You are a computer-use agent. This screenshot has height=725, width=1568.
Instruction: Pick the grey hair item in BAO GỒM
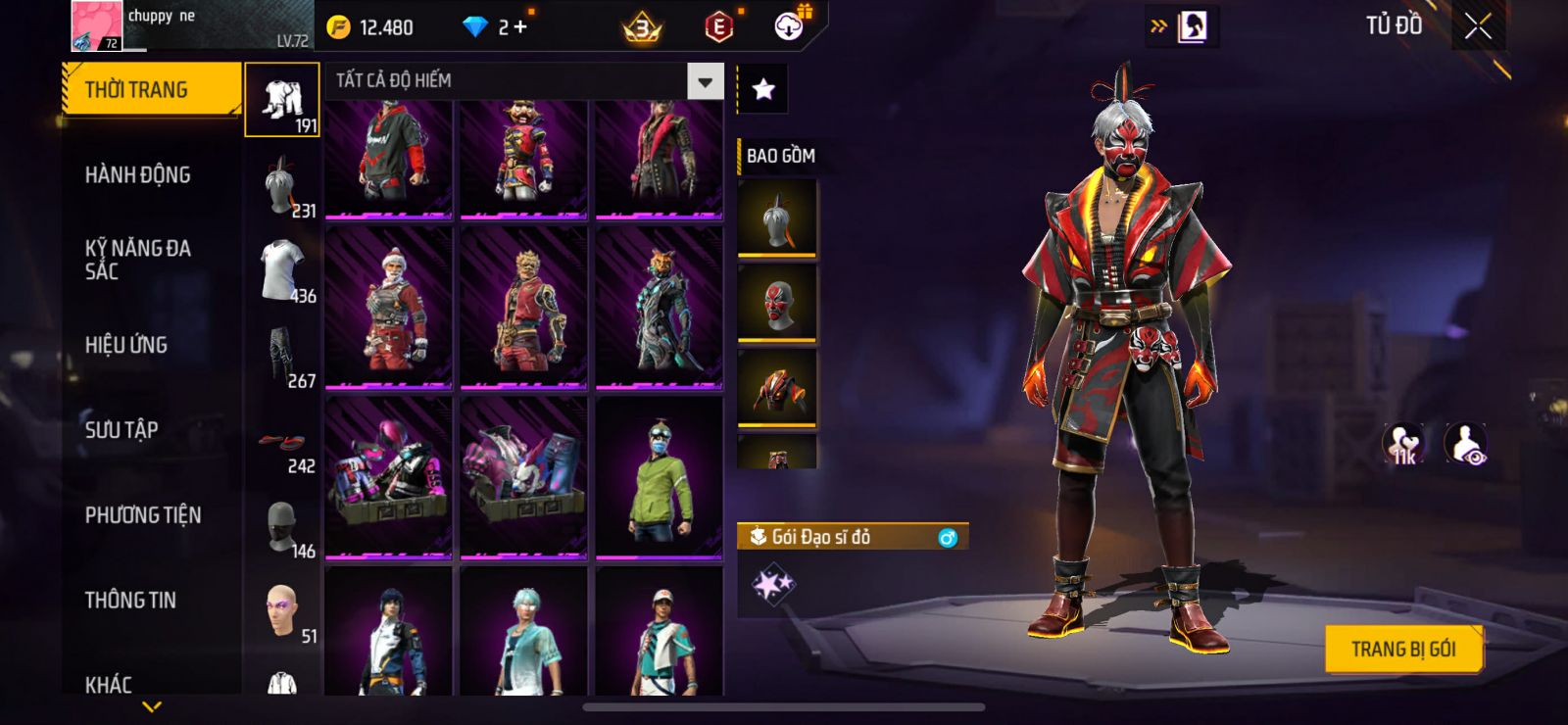[x=777, y=217]
